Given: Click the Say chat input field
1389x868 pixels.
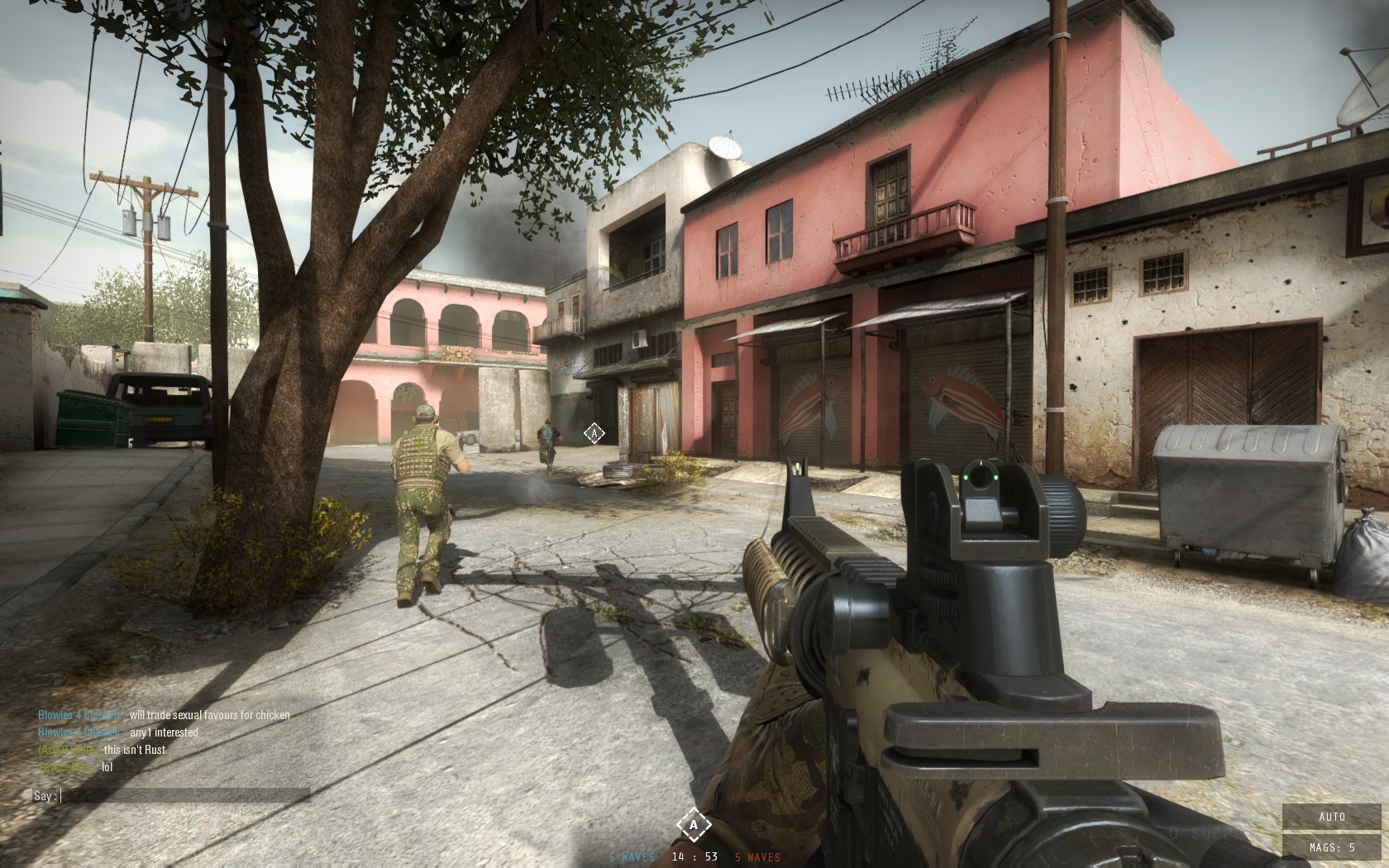Looking at the screenshot, I should (184, 796).
